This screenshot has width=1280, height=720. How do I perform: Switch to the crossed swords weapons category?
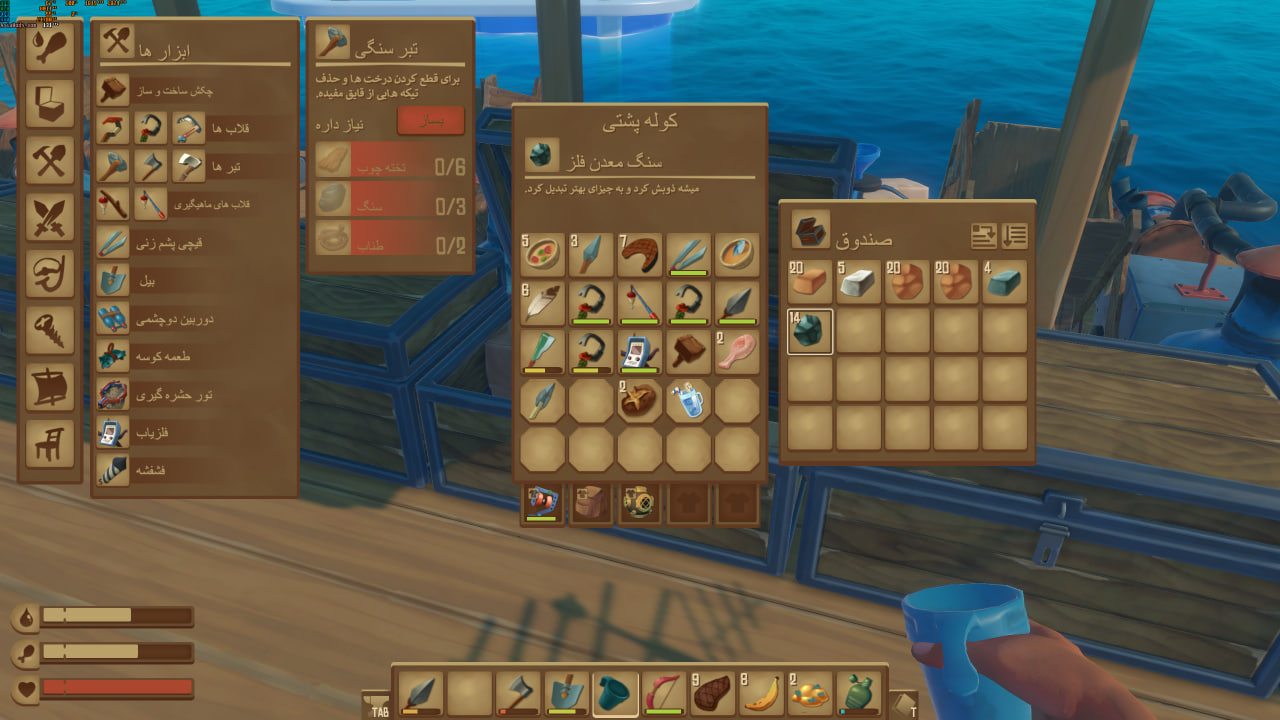pyautogui.click(x=50, y=216)
